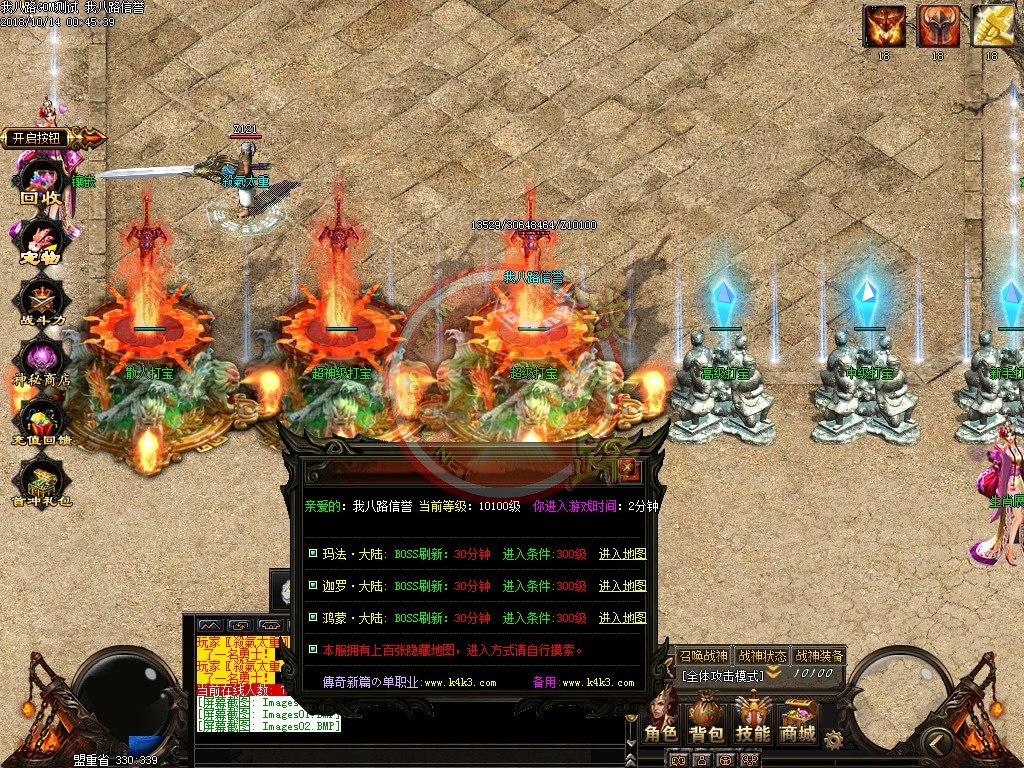
Task: Close the map teleport dialog
Action: 627,467
